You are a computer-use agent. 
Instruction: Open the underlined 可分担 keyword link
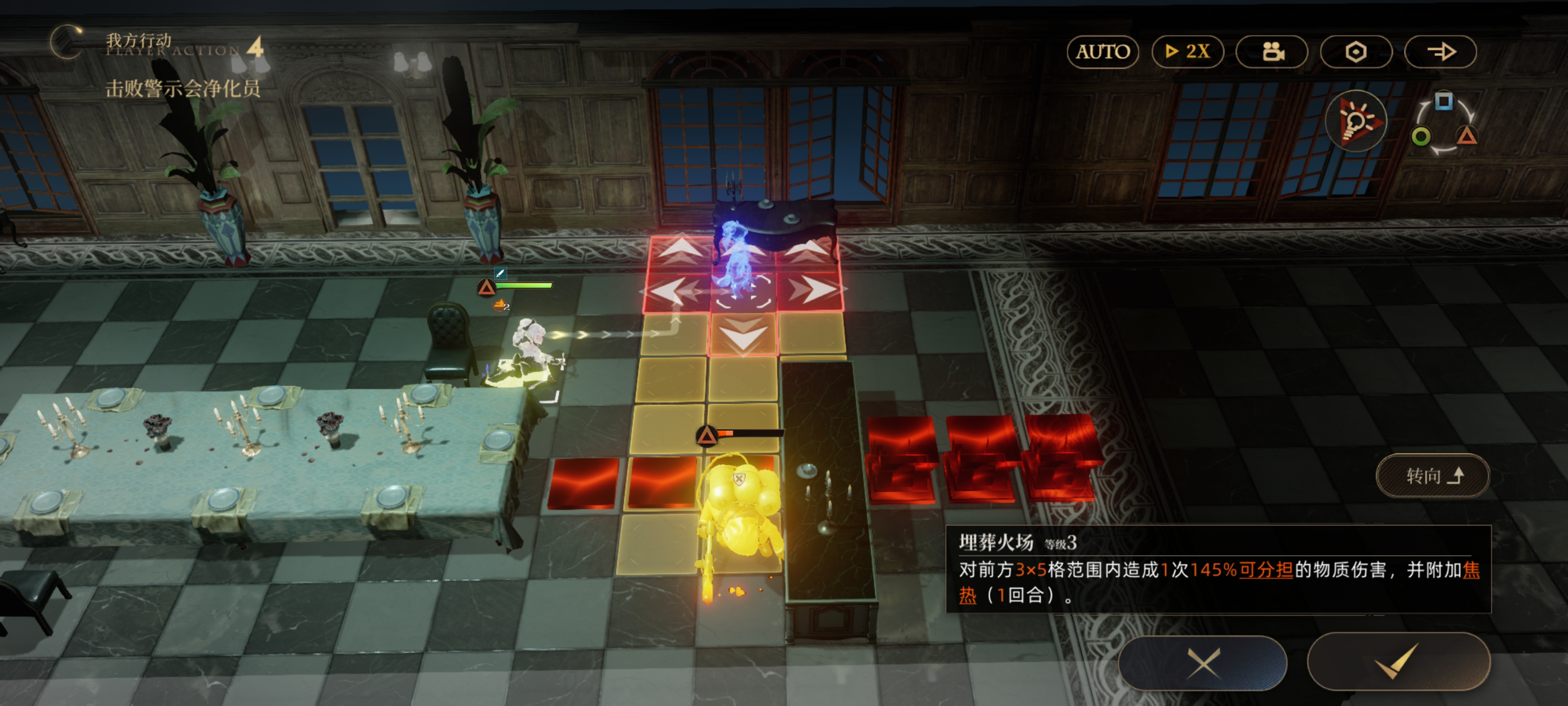pyautogui.click(x=1266, y=570)
